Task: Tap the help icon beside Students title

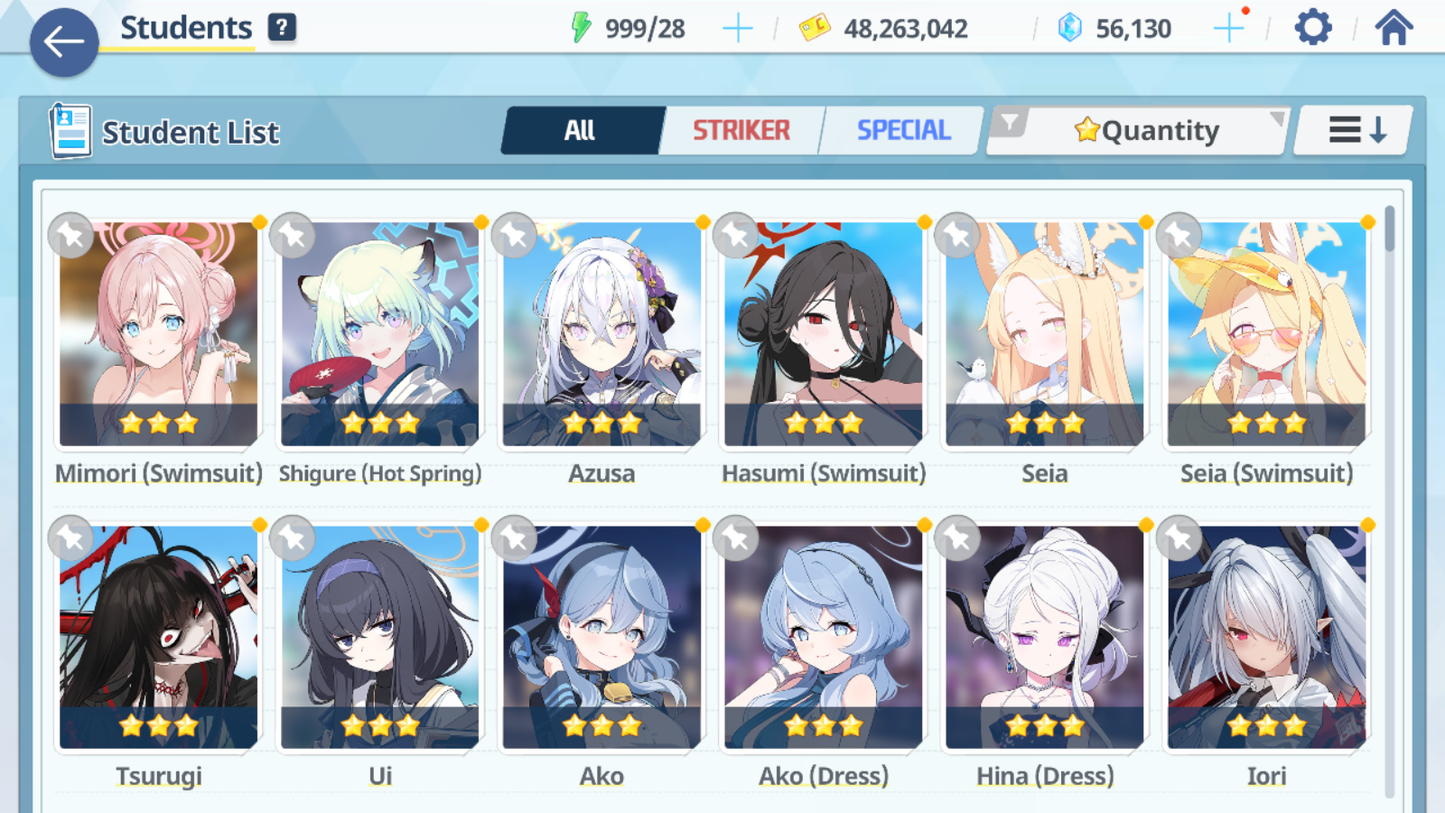Action: click(x=283, y=27)
